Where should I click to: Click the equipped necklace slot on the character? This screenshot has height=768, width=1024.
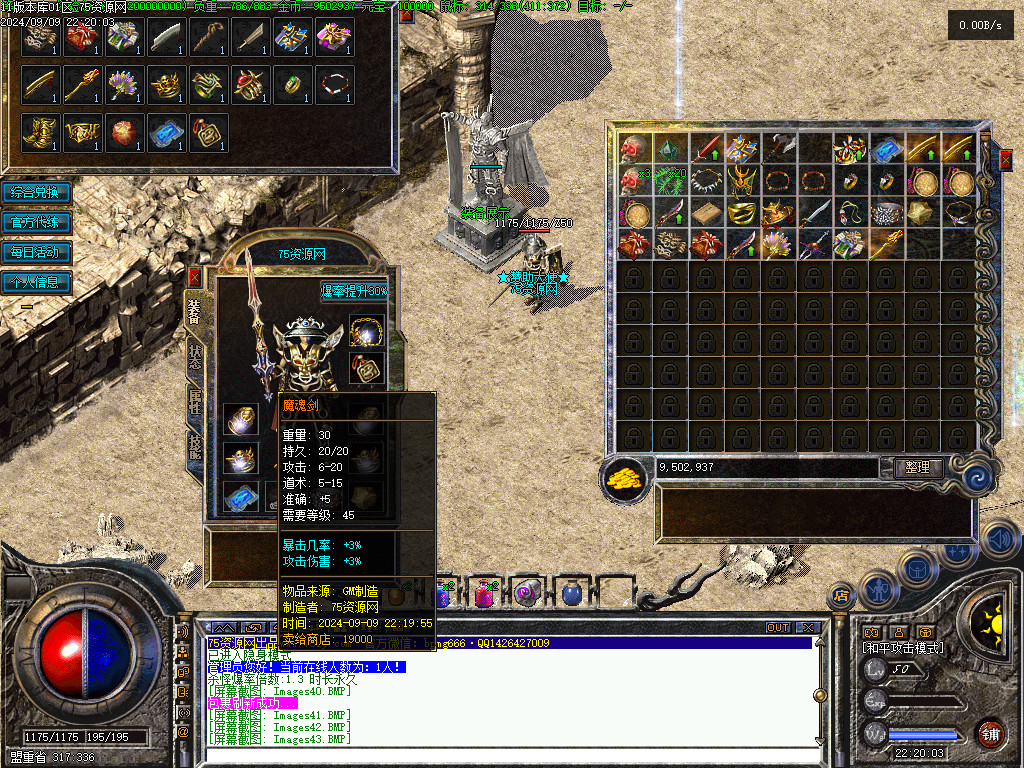(x=367, y=330)
